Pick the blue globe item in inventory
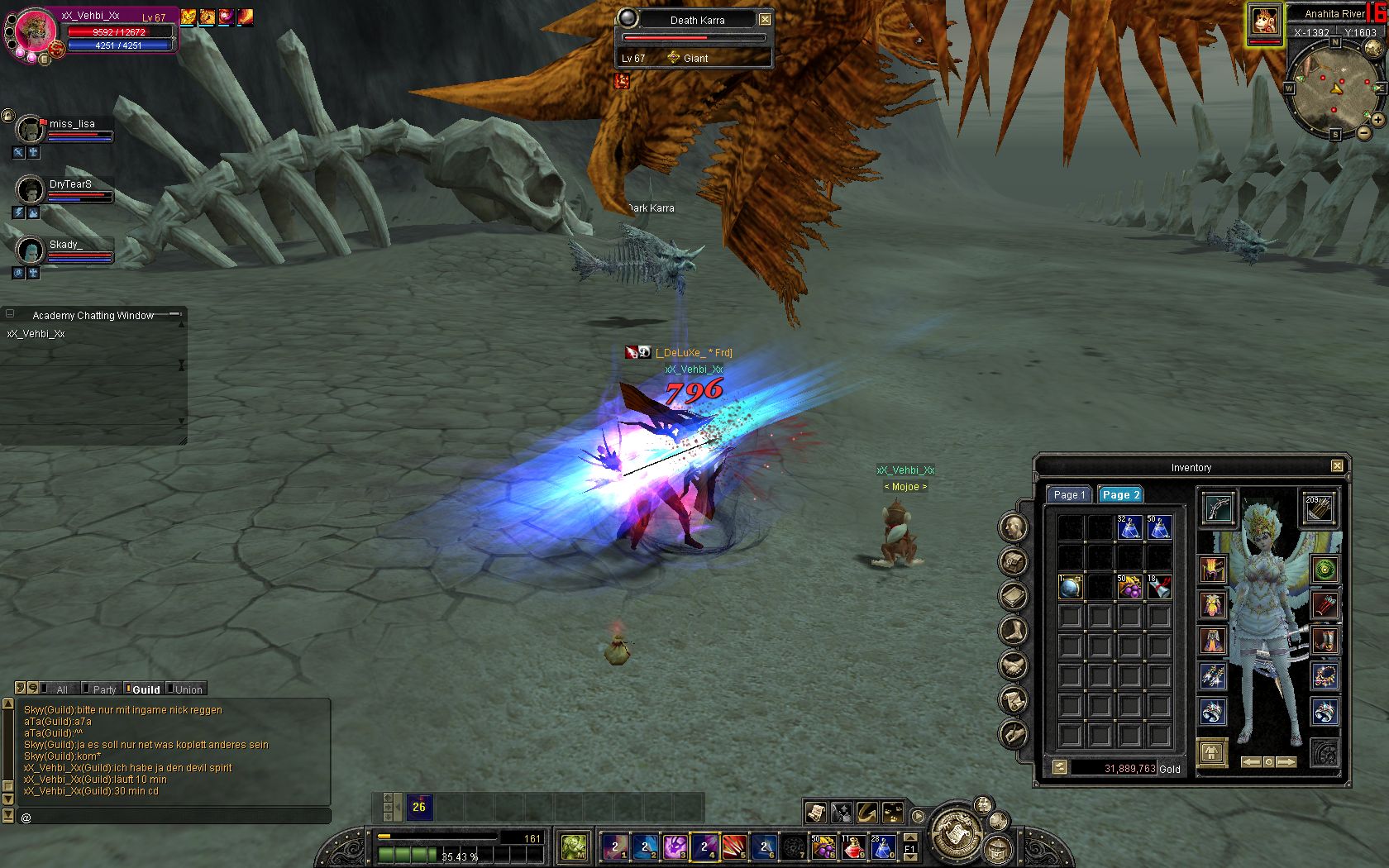 [x=1070, y=587]
